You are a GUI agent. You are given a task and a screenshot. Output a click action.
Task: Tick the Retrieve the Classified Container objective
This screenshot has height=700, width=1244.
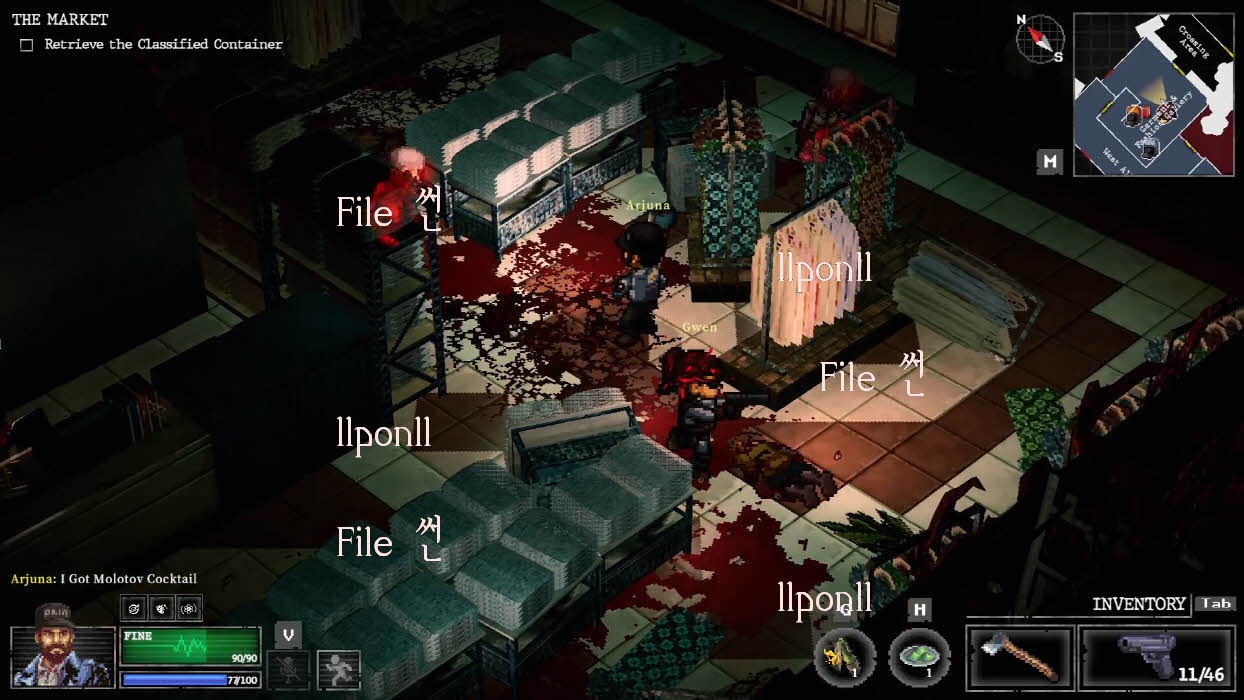27,45
